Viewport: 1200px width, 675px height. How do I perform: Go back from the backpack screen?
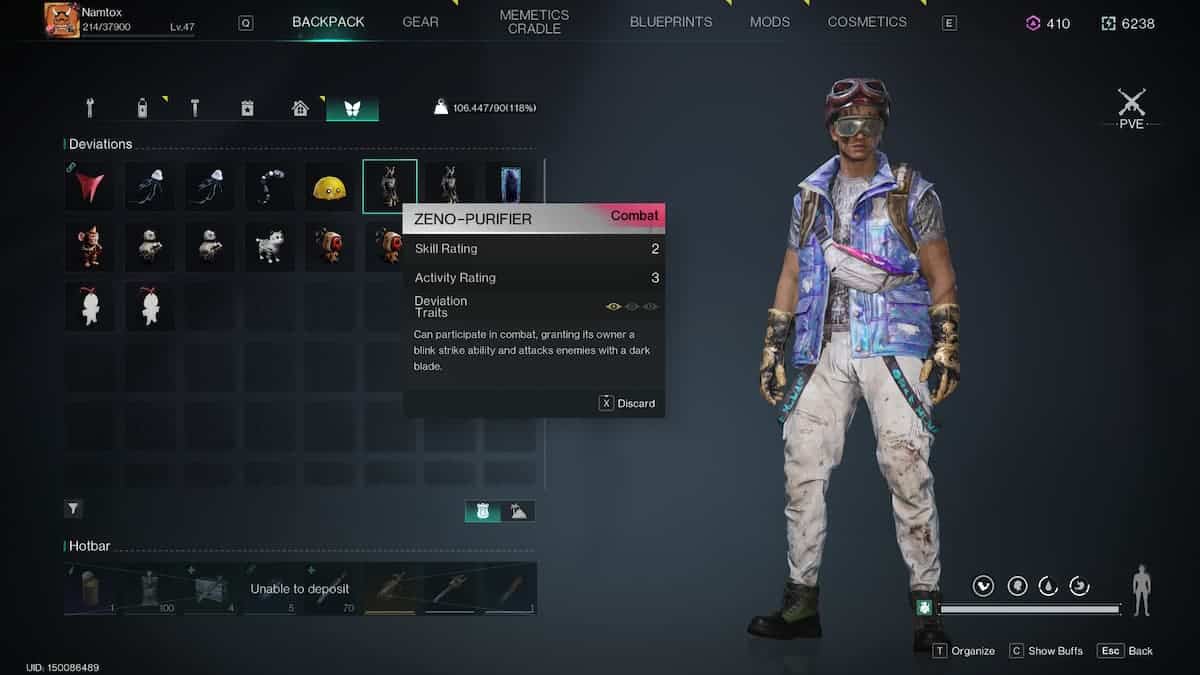(x=1126, y=651)
